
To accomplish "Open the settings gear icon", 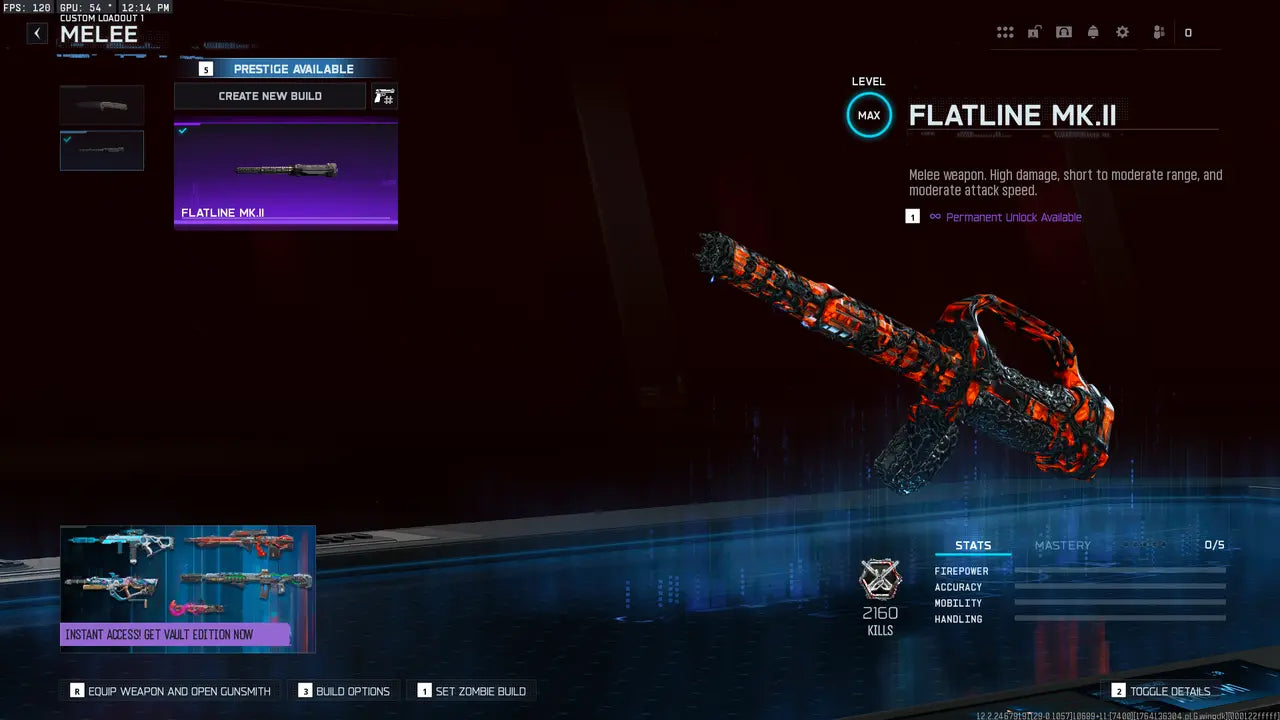I will (x=1122, y=31).
